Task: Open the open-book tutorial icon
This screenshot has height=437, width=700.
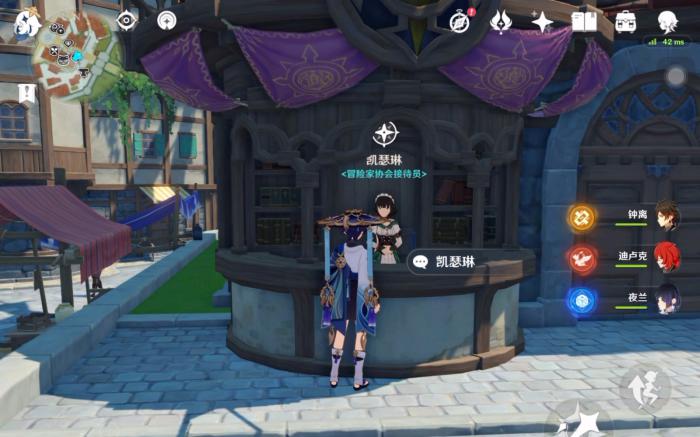Action: pos(584,21)
